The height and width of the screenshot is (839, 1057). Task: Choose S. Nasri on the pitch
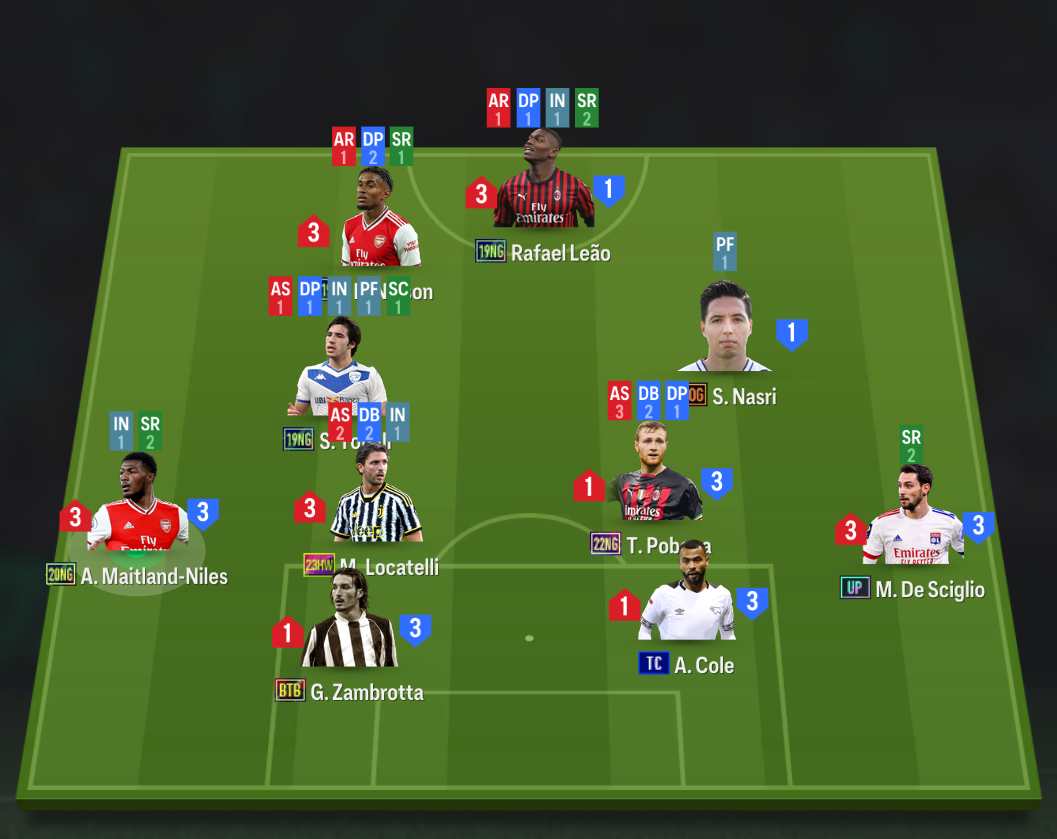[723, 328]
